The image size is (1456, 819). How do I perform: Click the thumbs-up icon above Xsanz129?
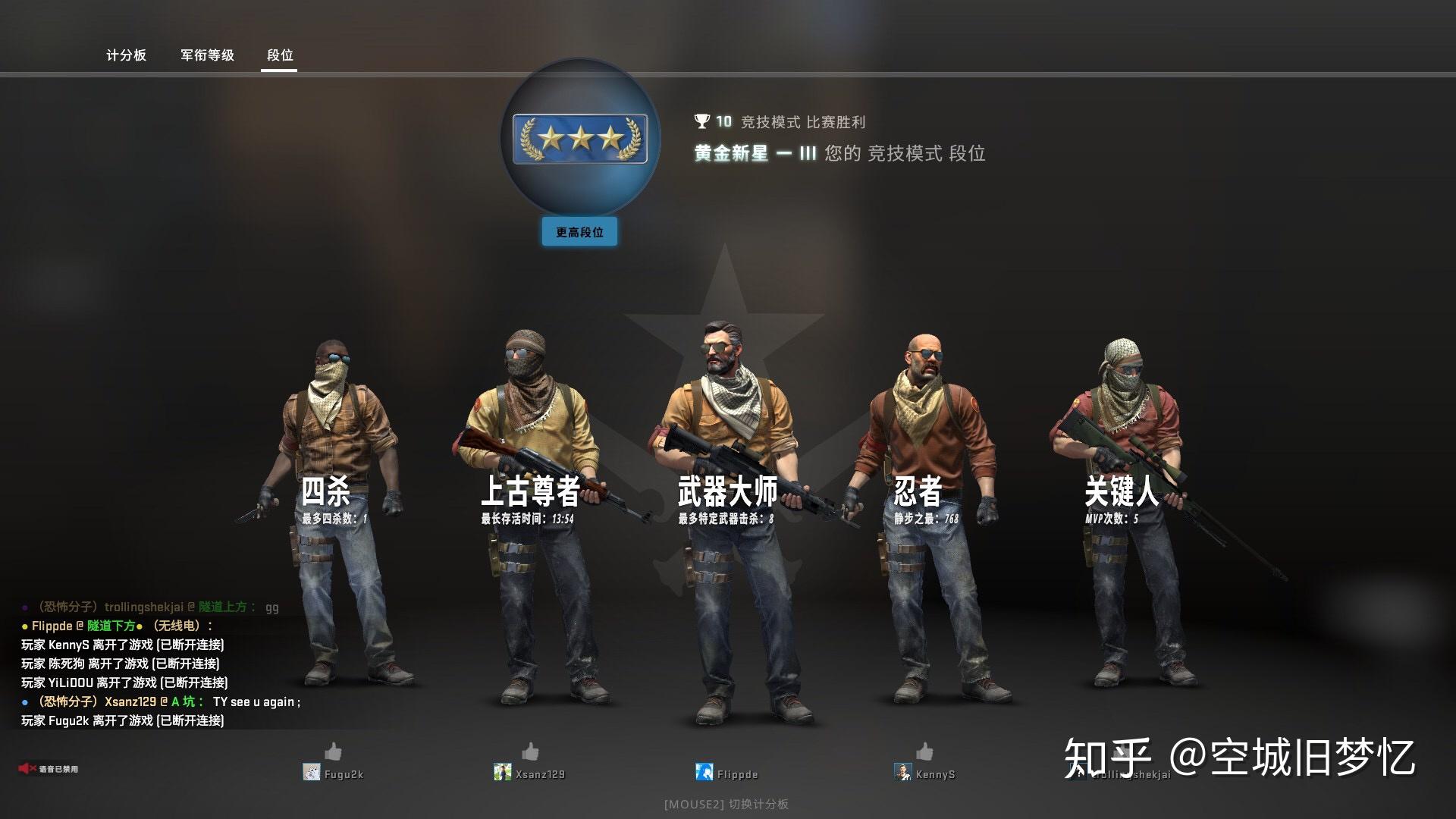[x=531, y=753]
